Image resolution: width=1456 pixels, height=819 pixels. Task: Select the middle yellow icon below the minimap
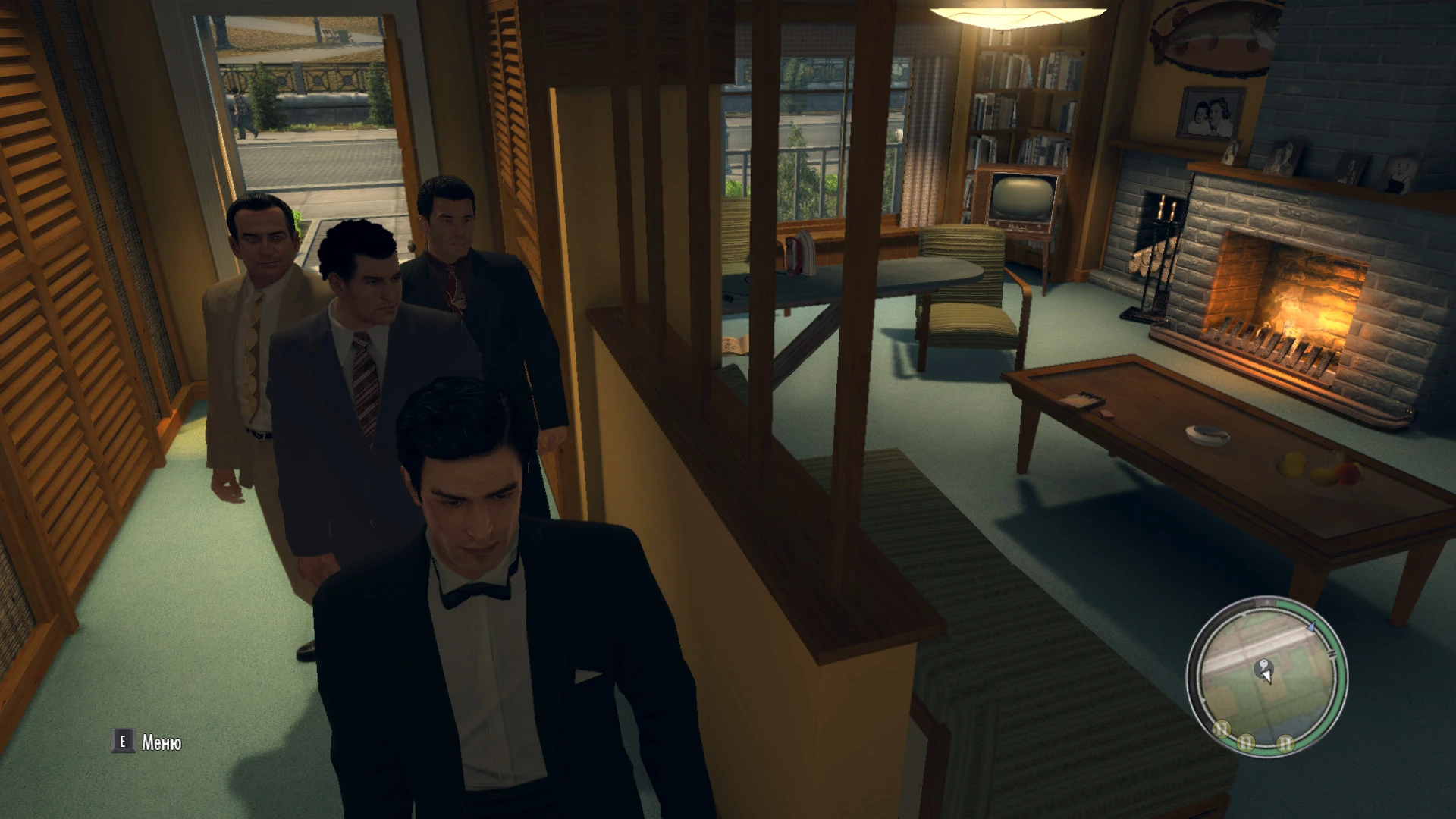point(1246,742)
